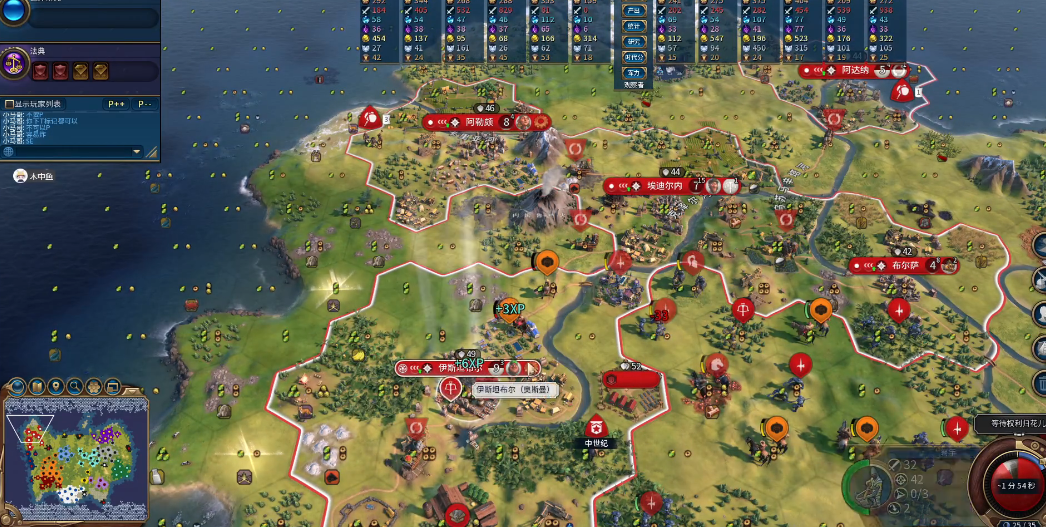This screenshot has width=1046, height=527.
Task: Click the 军力 scoreboard button
Action: pyautogui.click(x=634, y=72)
